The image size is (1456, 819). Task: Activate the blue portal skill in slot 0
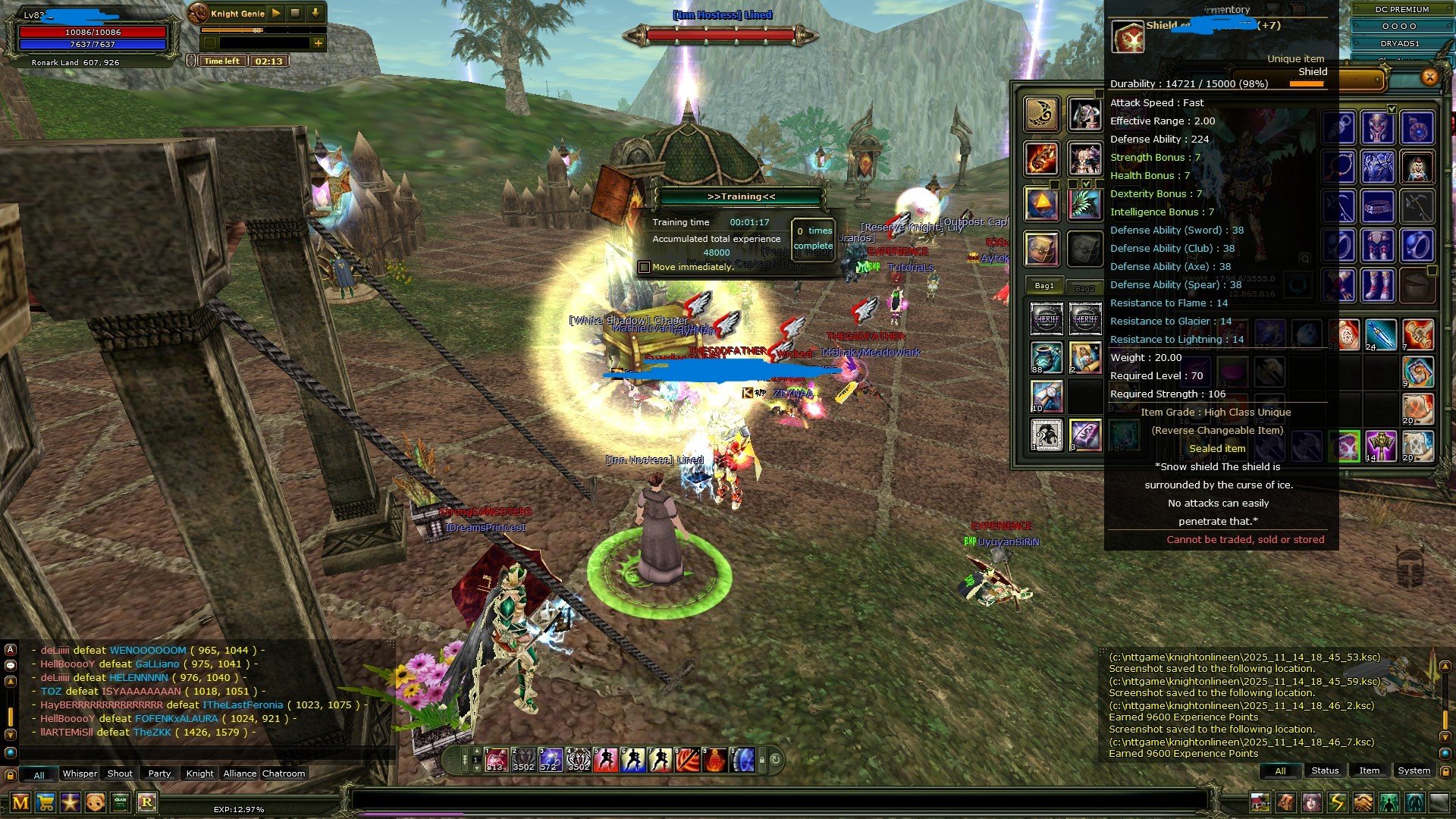pos(742,759)
